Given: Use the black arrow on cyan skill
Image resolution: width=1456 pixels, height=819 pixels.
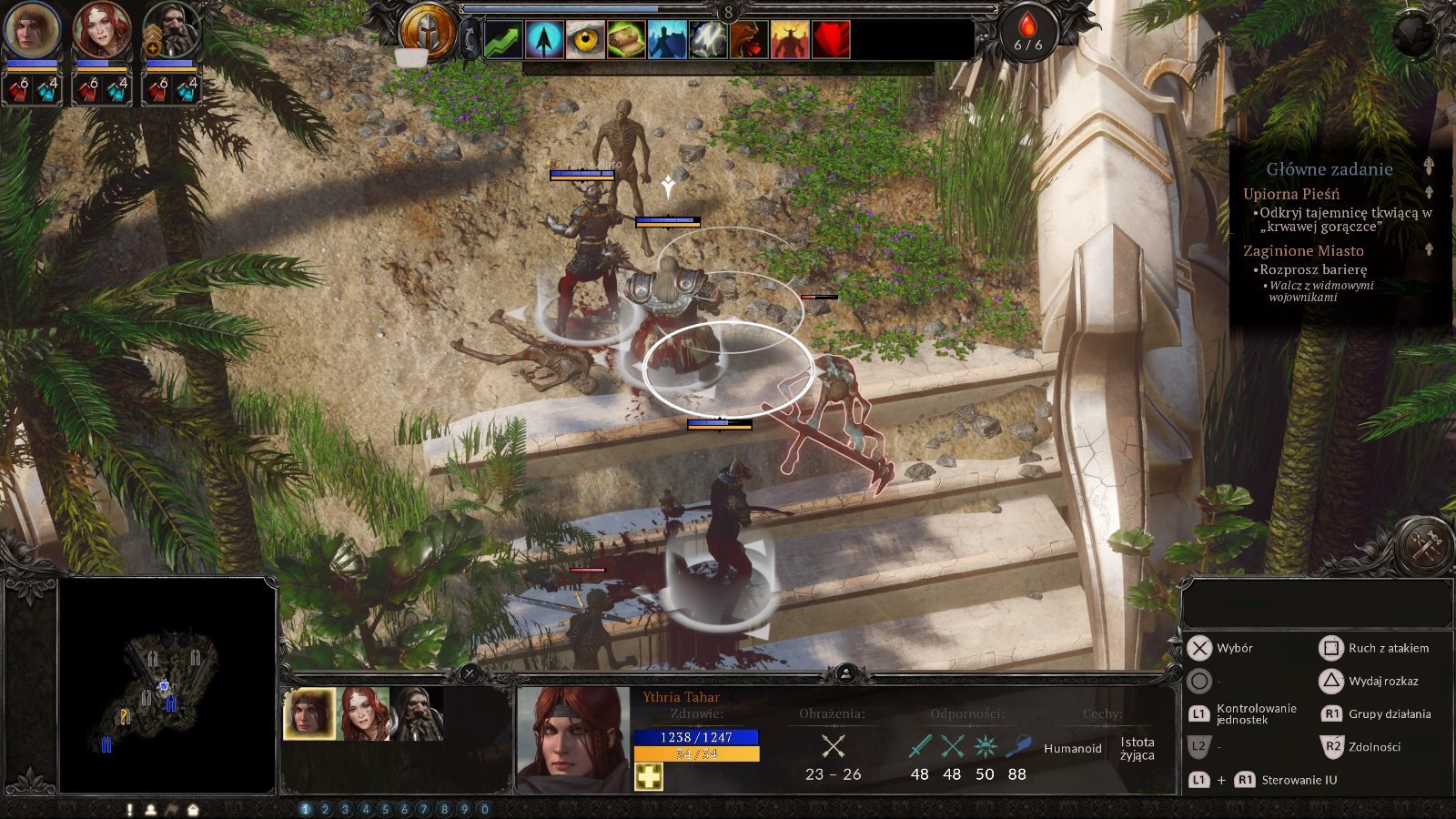Looking at the screenshot, I should (544, 40).
